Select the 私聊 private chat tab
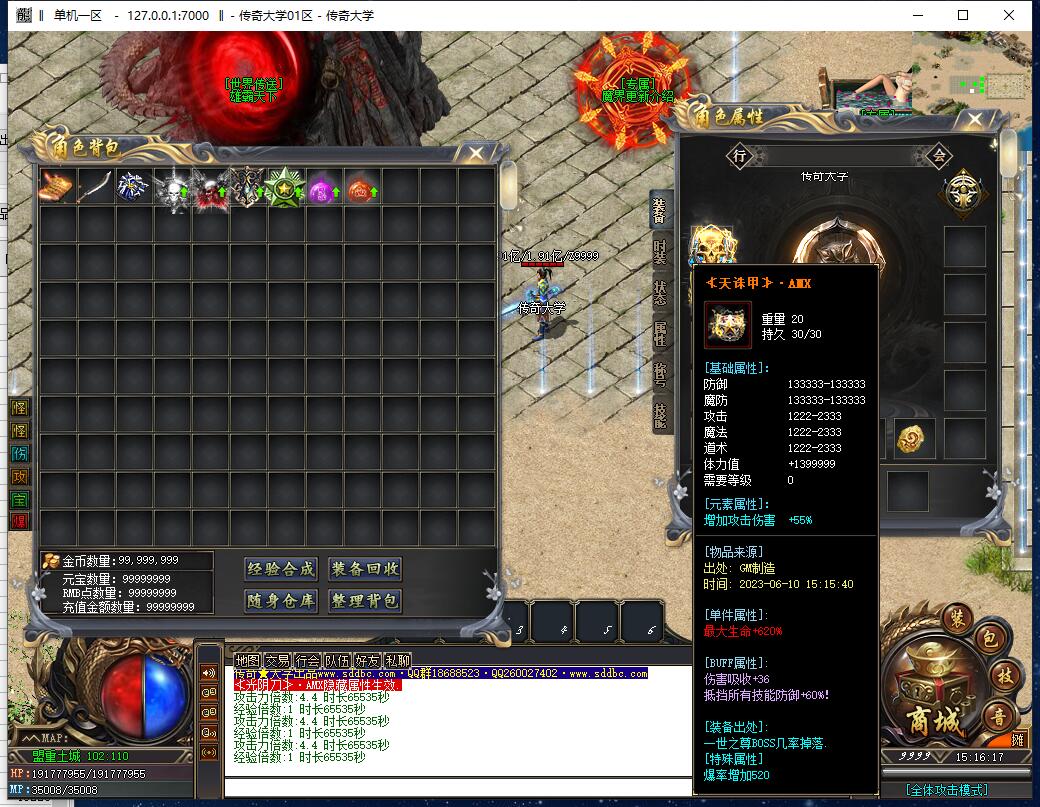 (397, 660)
